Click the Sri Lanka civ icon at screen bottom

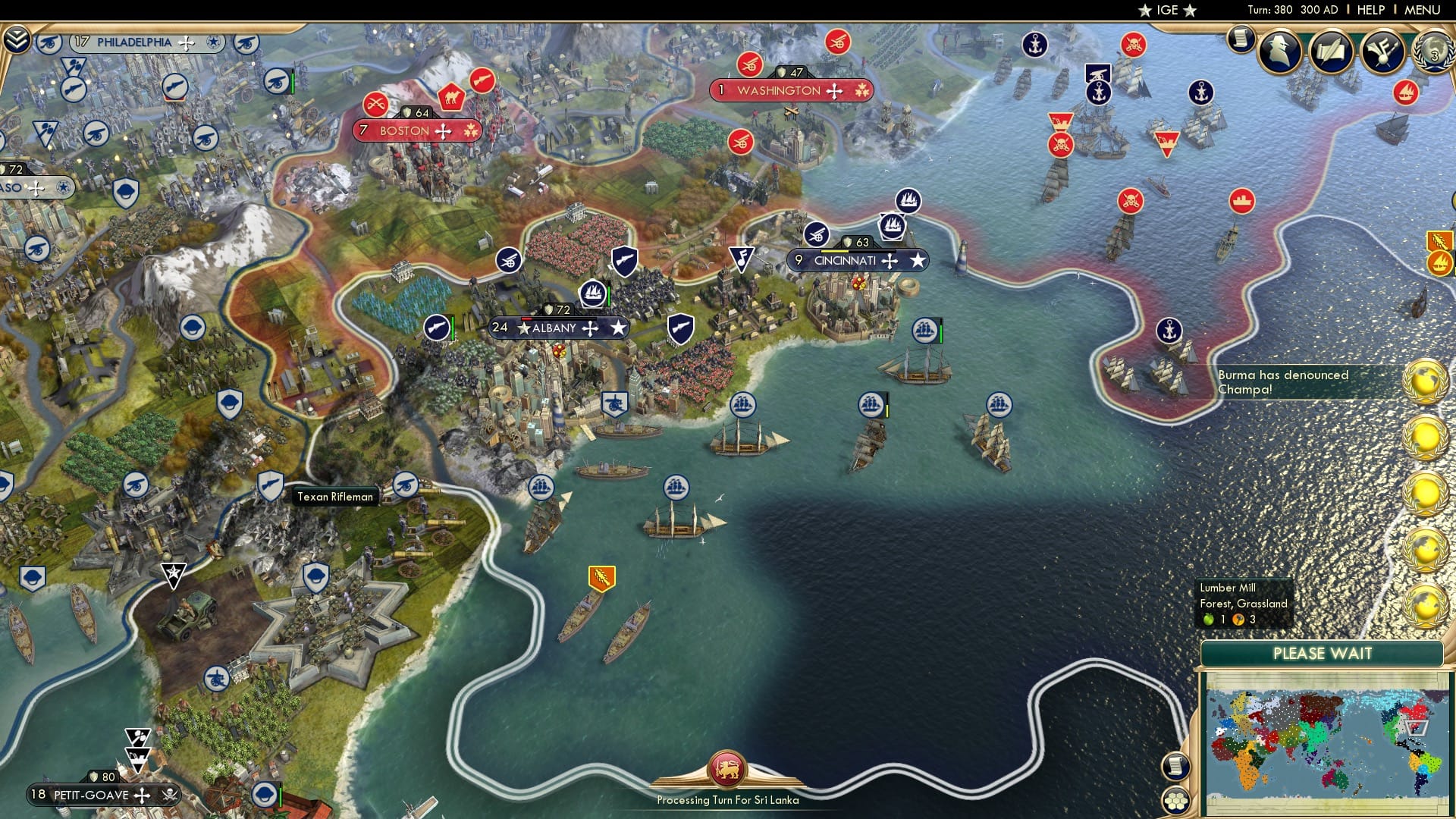(x=727, y=770)
